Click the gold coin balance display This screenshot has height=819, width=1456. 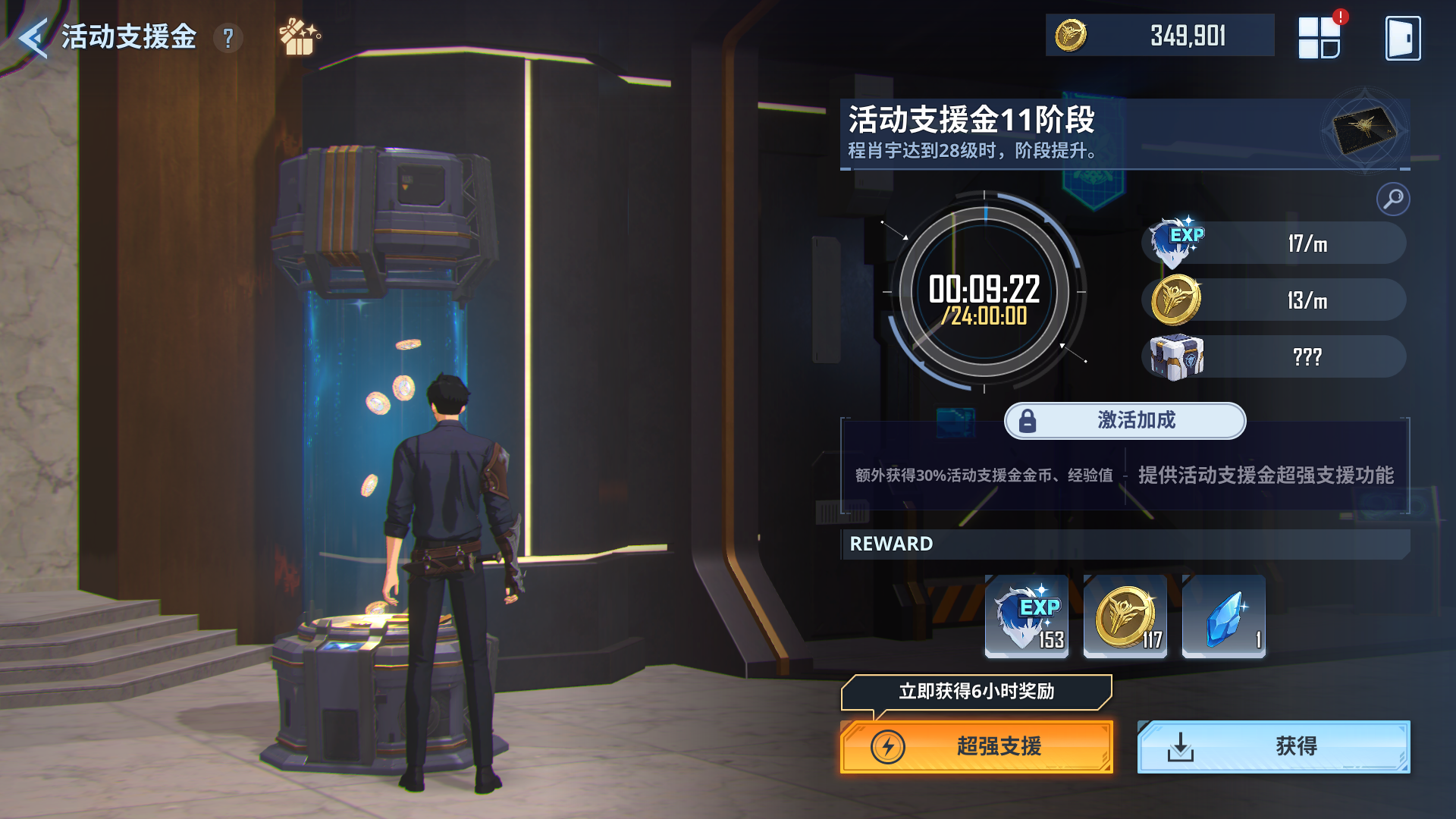click(x=1159, y=36)
